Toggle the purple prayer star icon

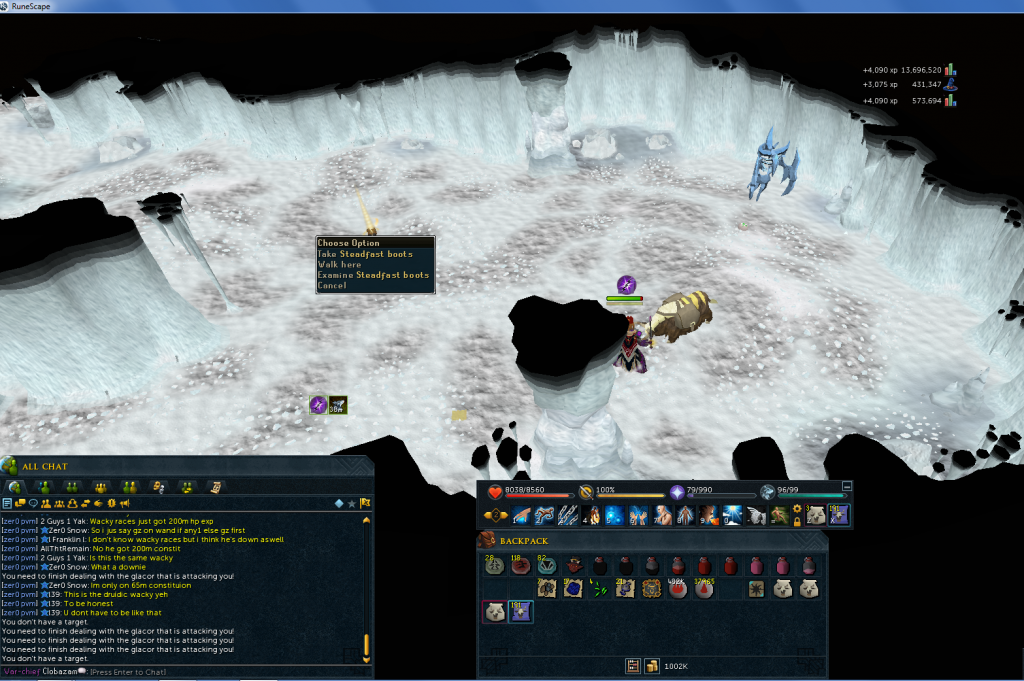coord(676,491)
